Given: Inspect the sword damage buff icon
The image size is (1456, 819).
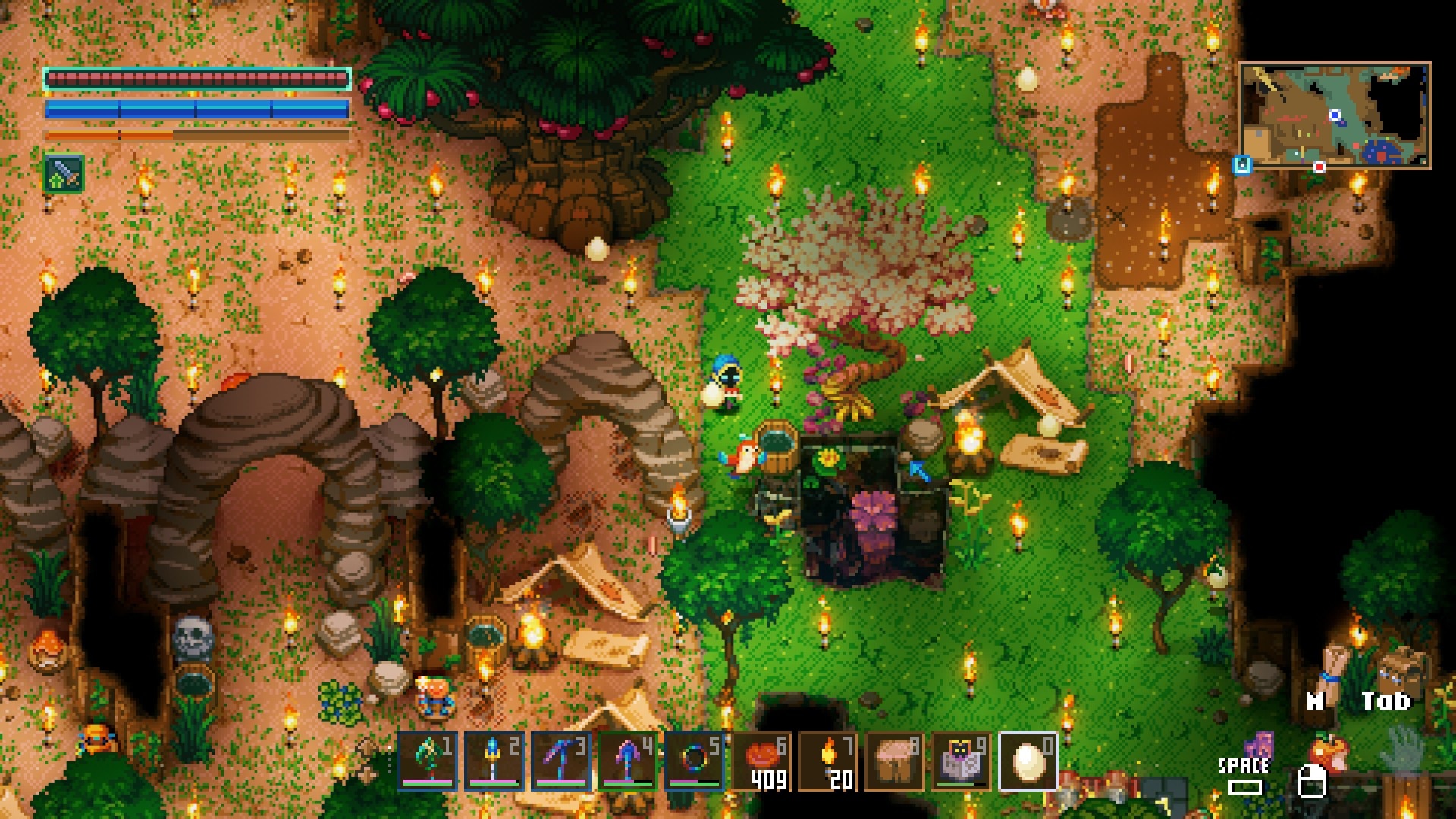Looking at the screenshot, I should coord(64,174).
